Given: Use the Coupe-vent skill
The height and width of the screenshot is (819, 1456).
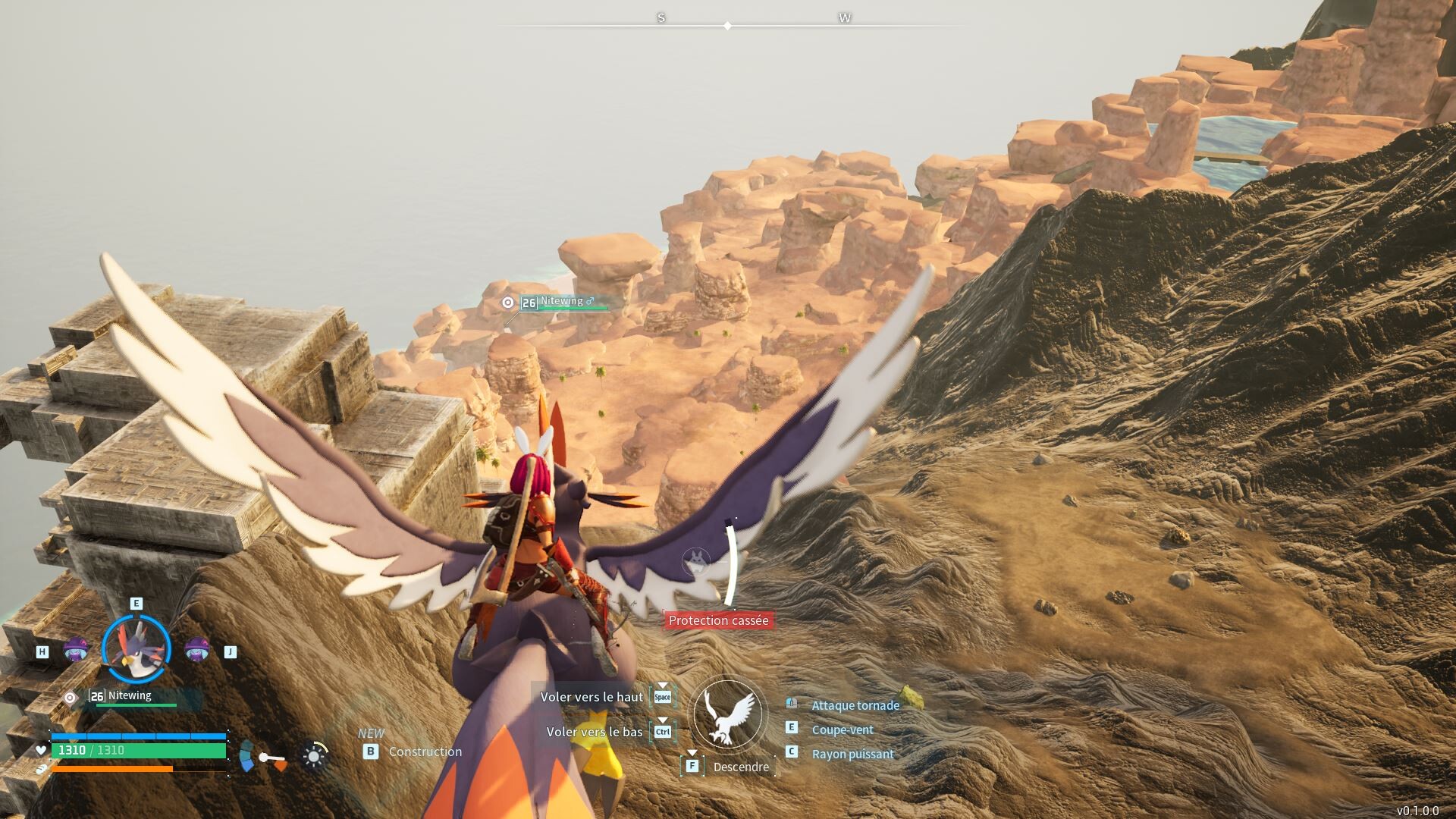Looking at the screenshot, I should [842, 730].
